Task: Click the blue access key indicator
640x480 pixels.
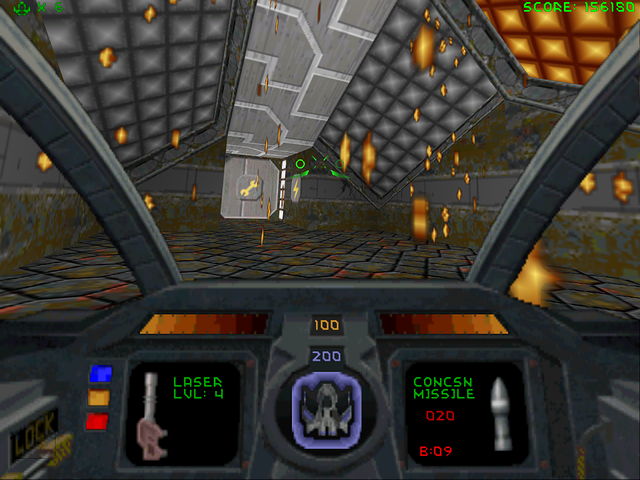Action: [99, 374]
